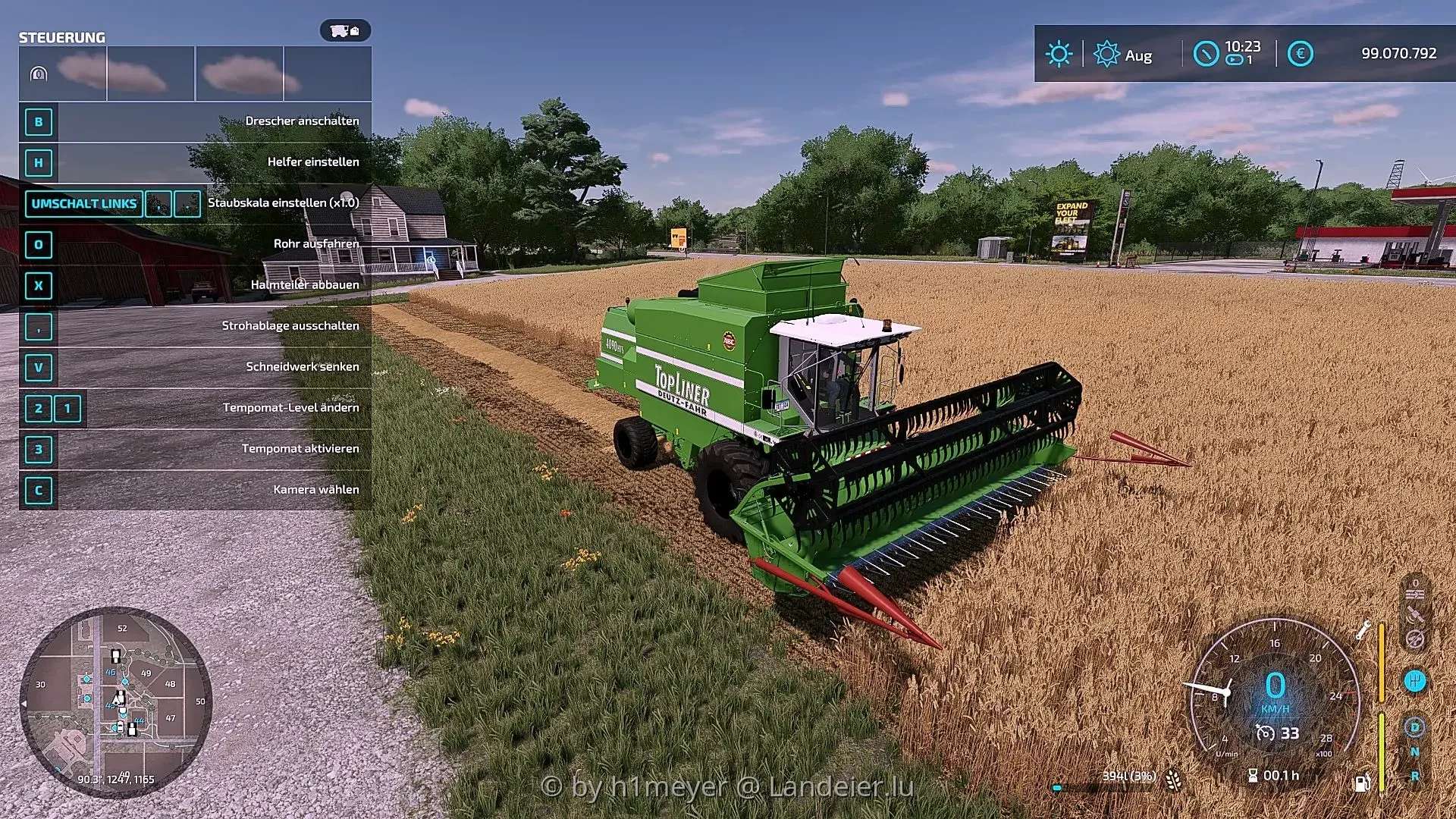The image size is (1456, 819).
Task: Select the N neutral gear indicator
Action: 1414,752
